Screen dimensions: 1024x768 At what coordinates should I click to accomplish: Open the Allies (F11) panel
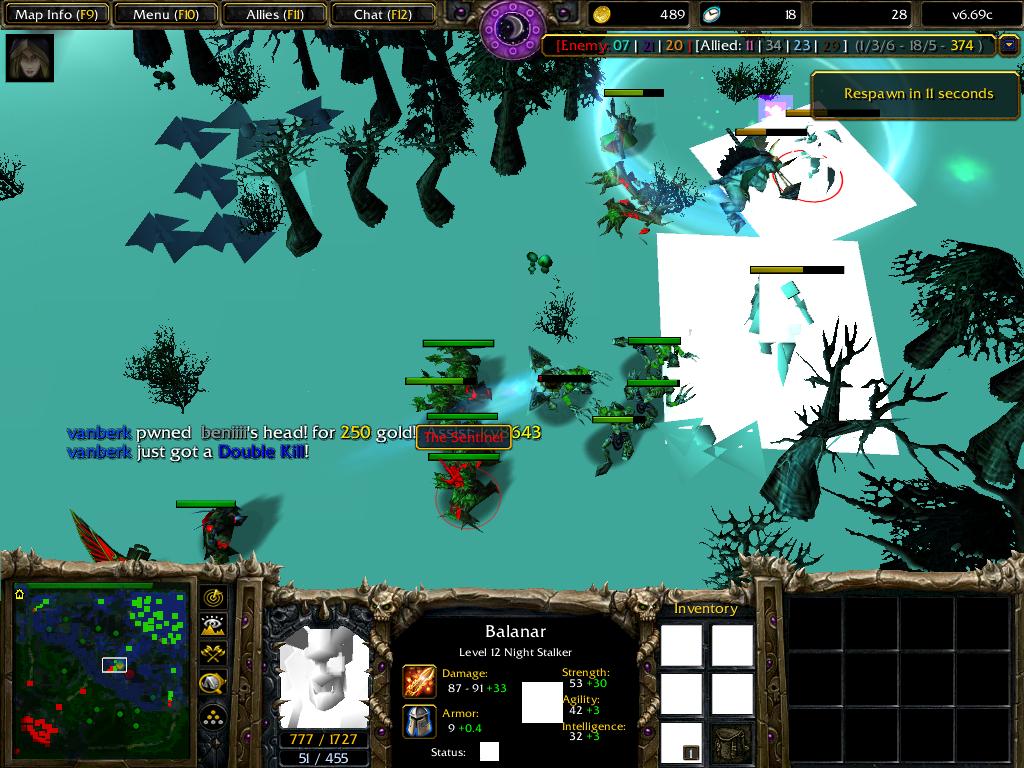275,15
